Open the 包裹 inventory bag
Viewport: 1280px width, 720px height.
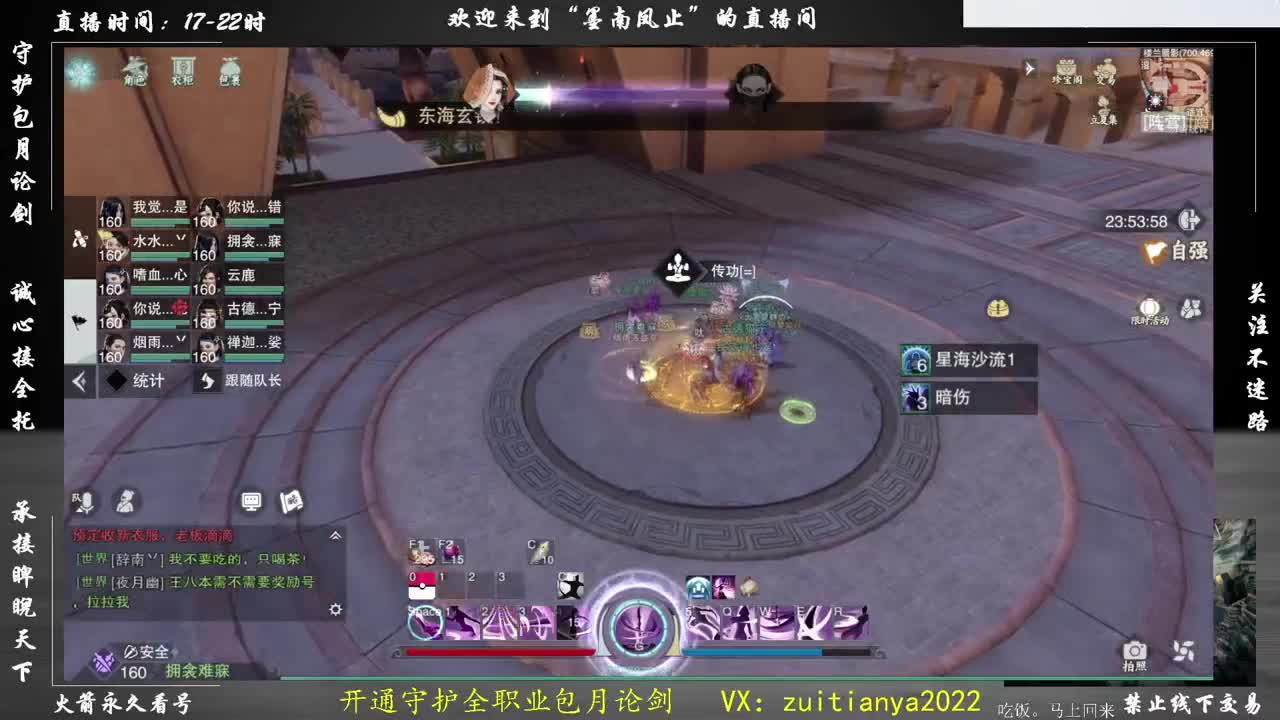(x=229, y=71)
